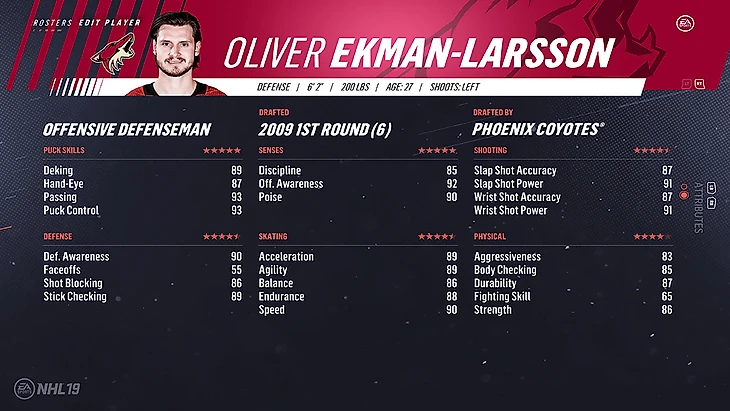Choose the Hand-Eye attribute row
This screenshot has height=411, width=730.
point(140,184)
